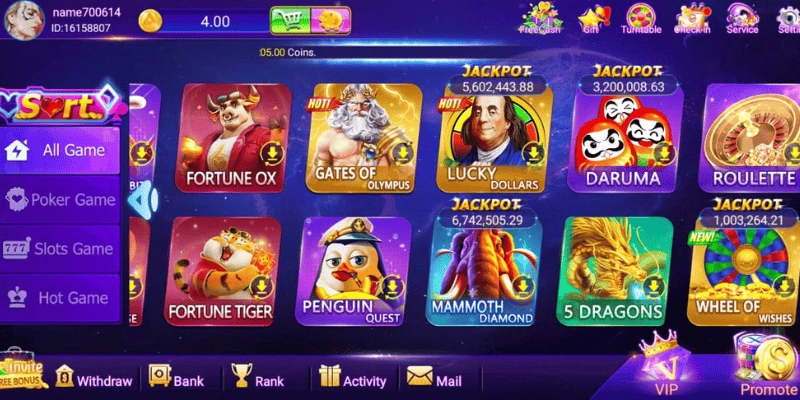The width and height of the screenshot is (800, 400).
Task: Check the Mail inbox
Action: [x=434, y=379]
